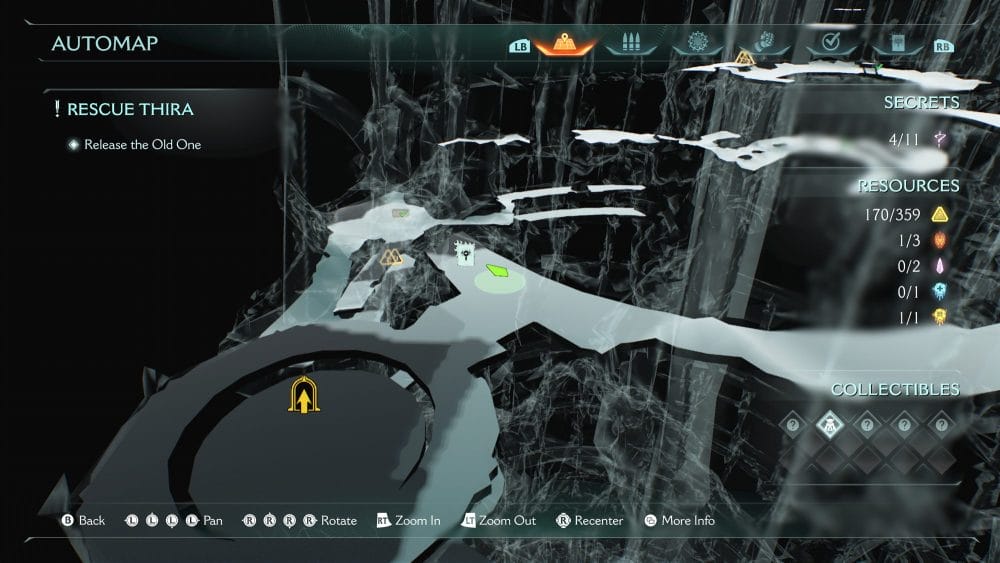
Task: Click the pale green marker above the banner
Action: (401, 212)
